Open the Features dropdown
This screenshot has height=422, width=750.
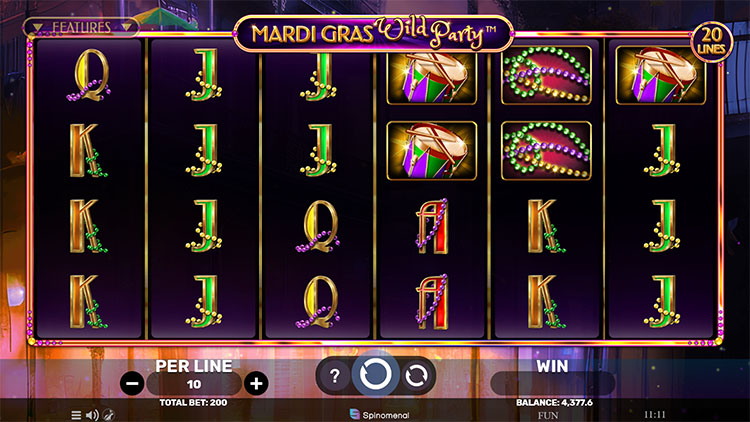click(80, 28)
